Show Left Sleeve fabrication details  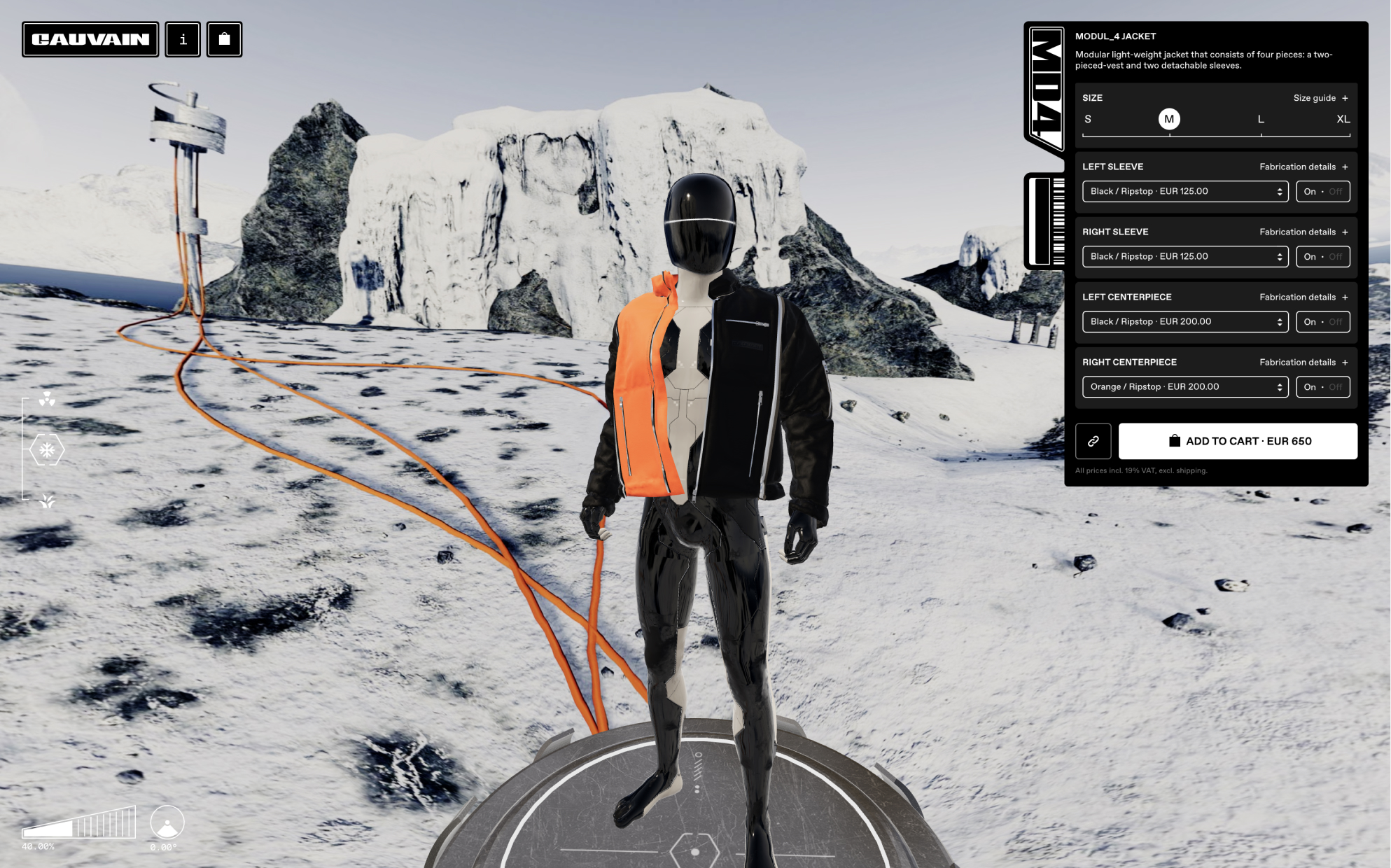(1303, 167)
